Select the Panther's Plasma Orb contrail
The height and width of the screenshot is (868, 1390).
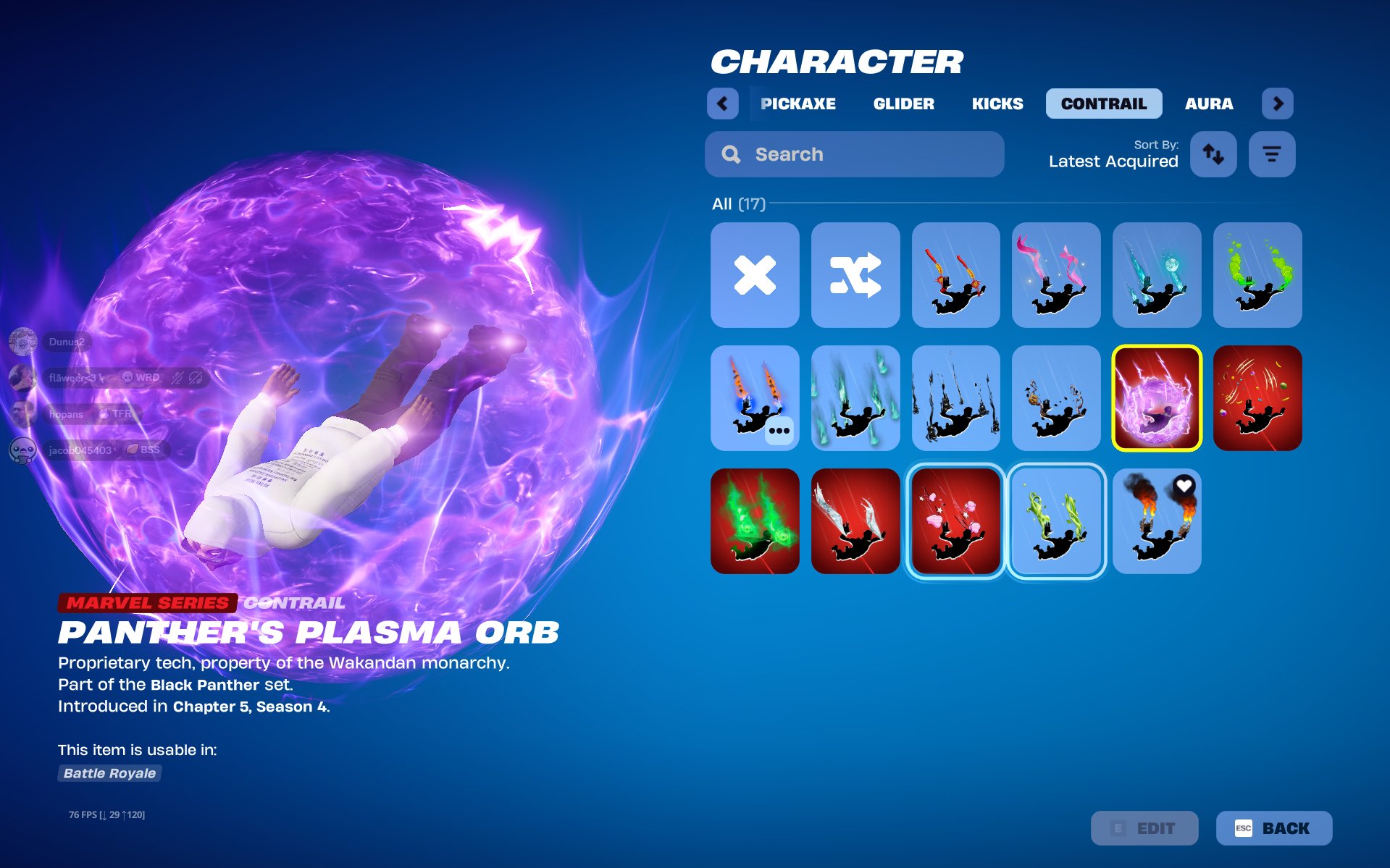click(x=1157, y=397)
